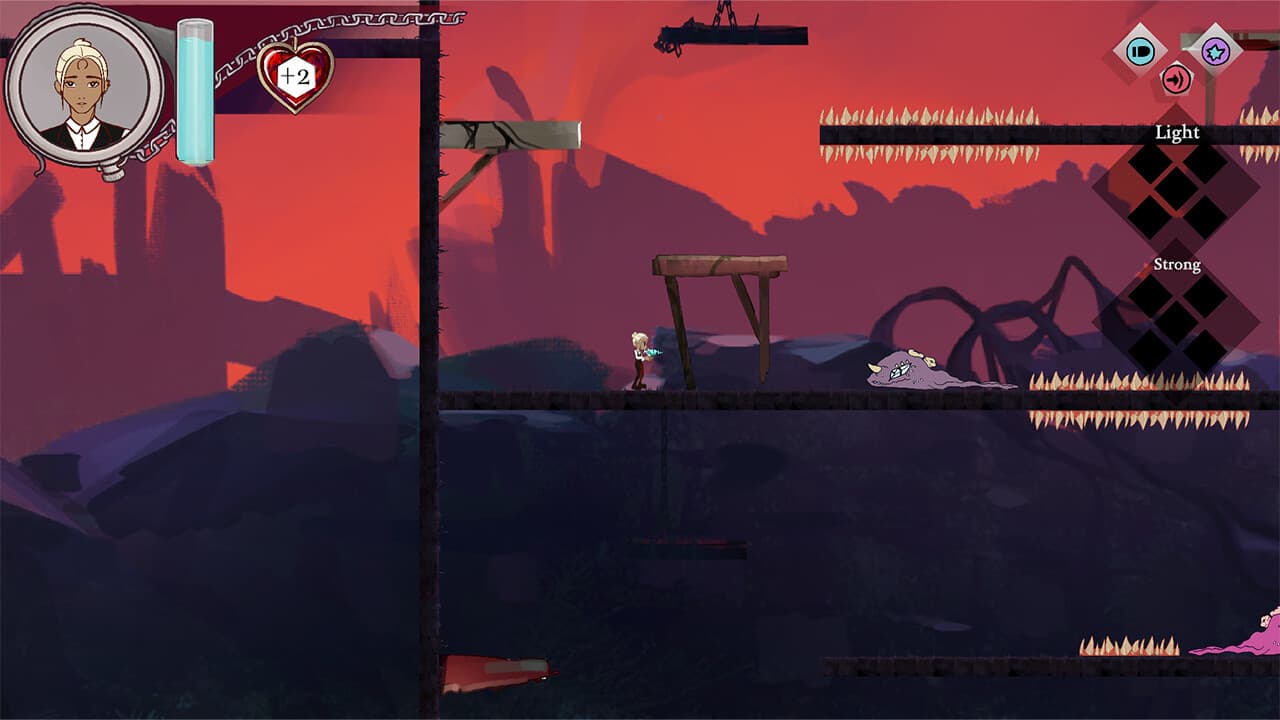Expand the Light ability panel
The height and width of the screenshot is (720, 1280).
click(x=1175, y=131)
